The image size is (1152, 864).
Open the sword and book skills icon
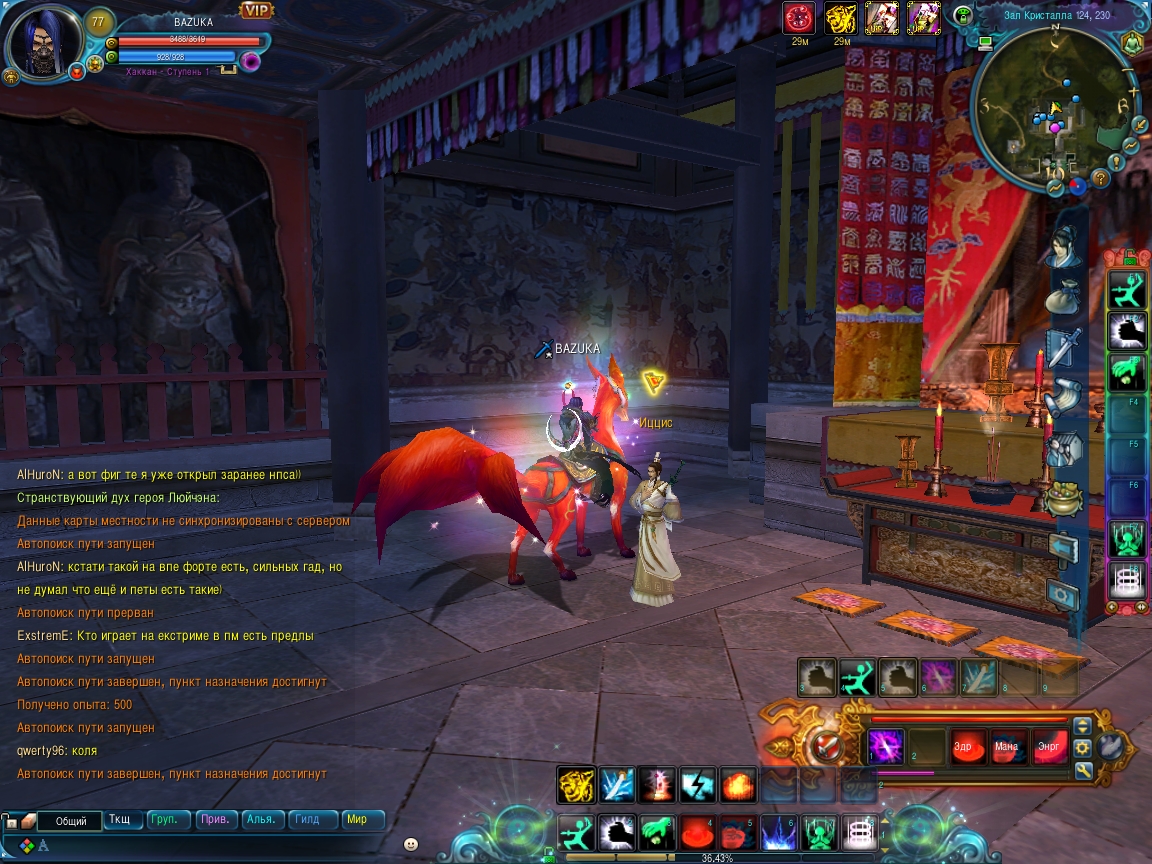(x=1063, y=348)
